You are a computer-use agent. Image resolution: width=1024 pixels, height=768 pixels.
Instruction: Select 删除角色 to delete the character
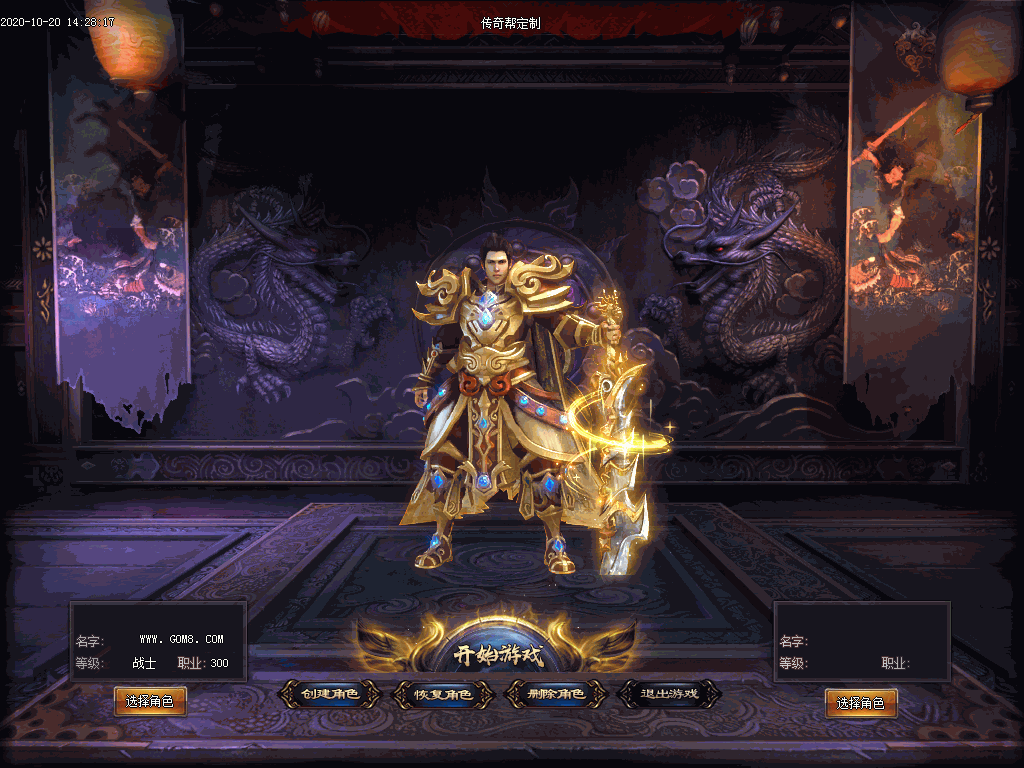pyautogui.click(x=556, y=694)
